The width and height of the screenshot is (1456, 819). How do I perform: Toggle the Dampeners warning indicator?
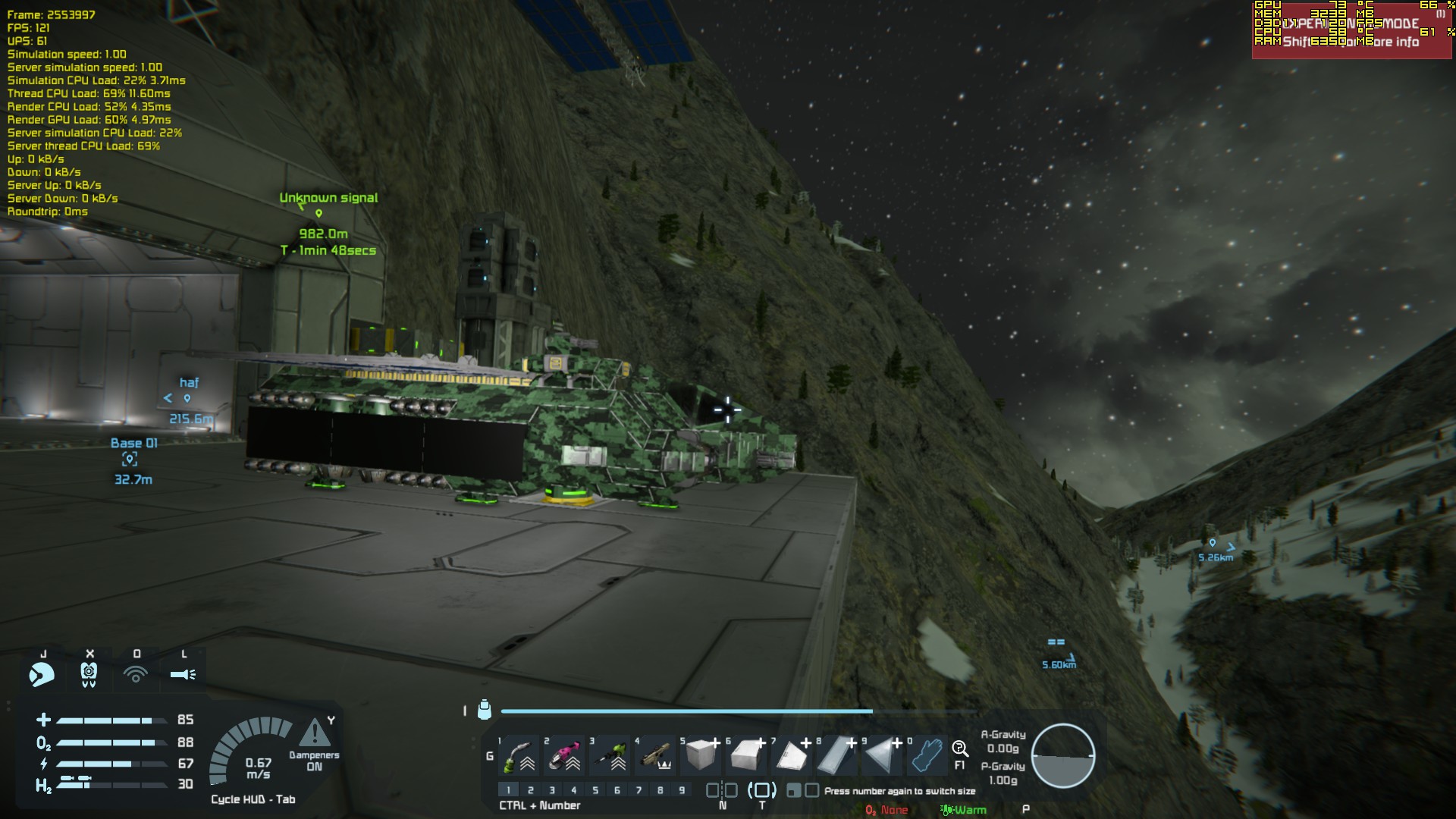pyautogui.click(x=314, y=734)
